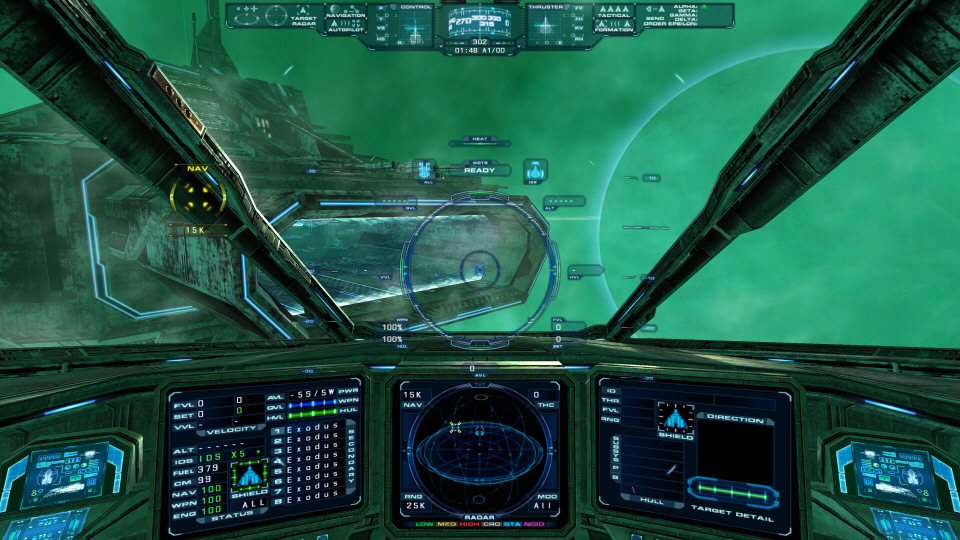Screen dimensions: 960x540
Task: Select the Navigation button in top bar
Action: pos(346,13)
